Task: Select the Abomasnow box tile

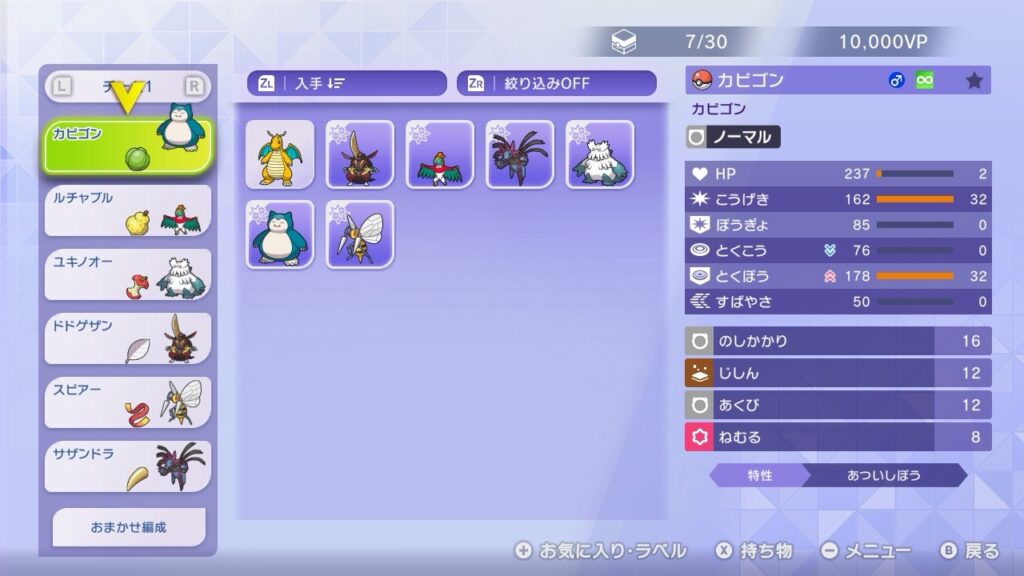Action: 600,154
